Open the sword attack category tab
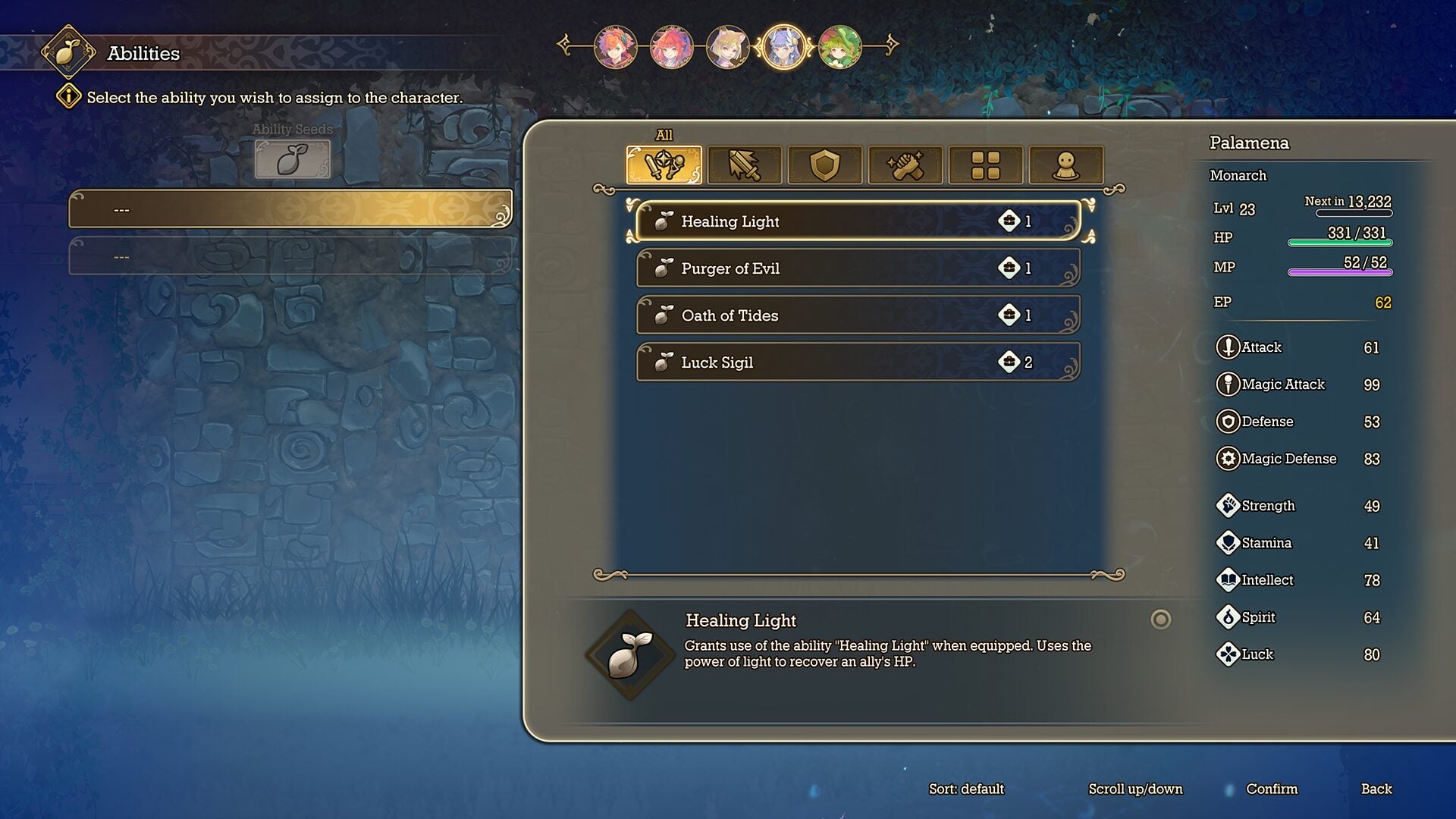This screenshot has width=1456, height=819. [744, 165]
